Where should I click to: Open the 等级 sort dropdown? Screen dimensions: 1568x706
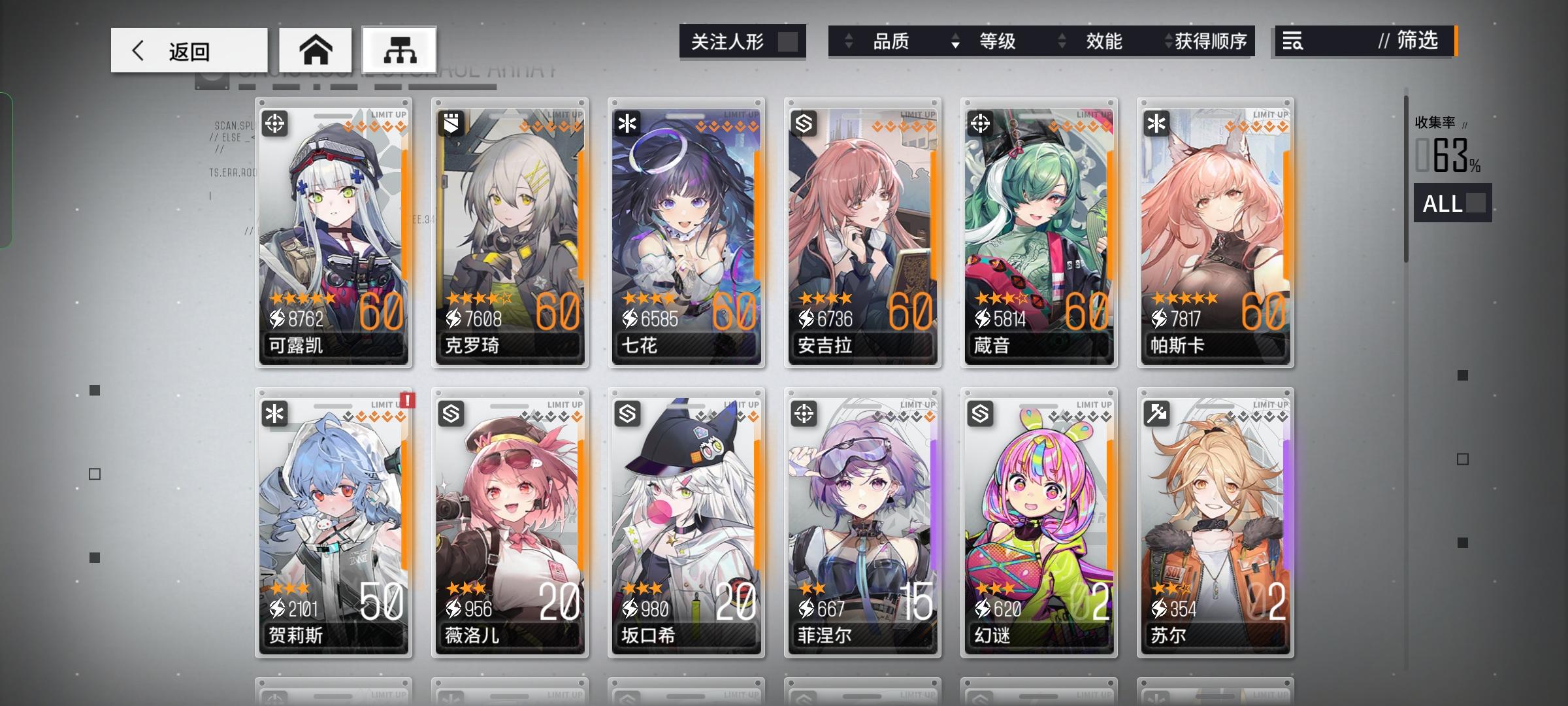(998, 42)
